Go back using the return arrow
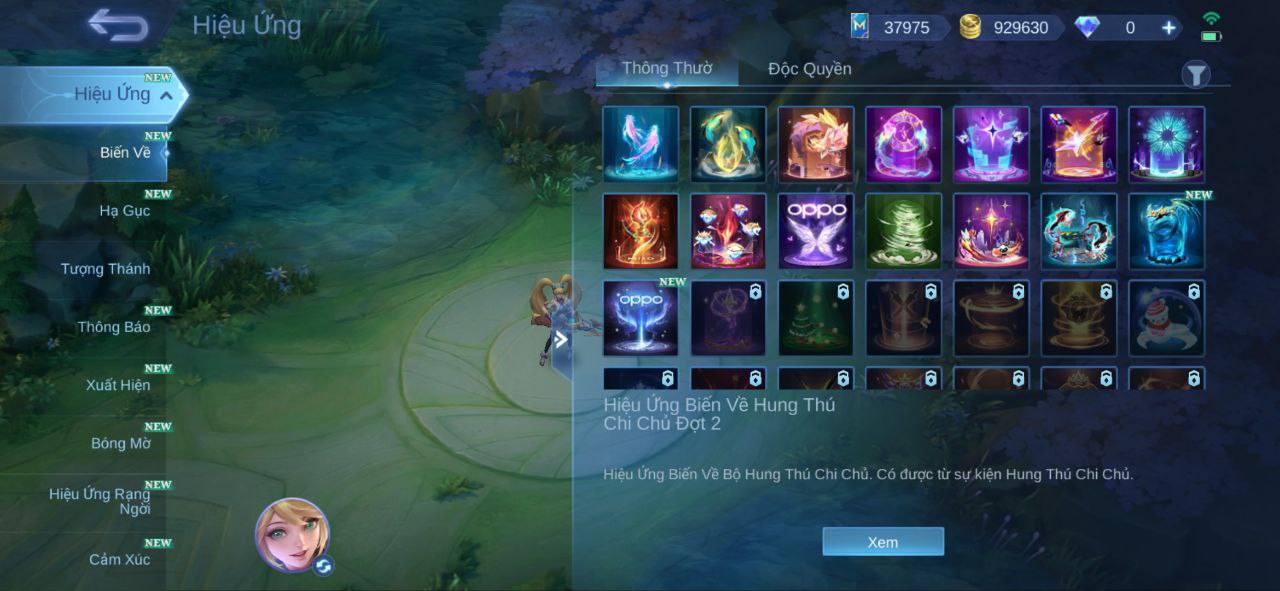 click(x=118, y=25)
